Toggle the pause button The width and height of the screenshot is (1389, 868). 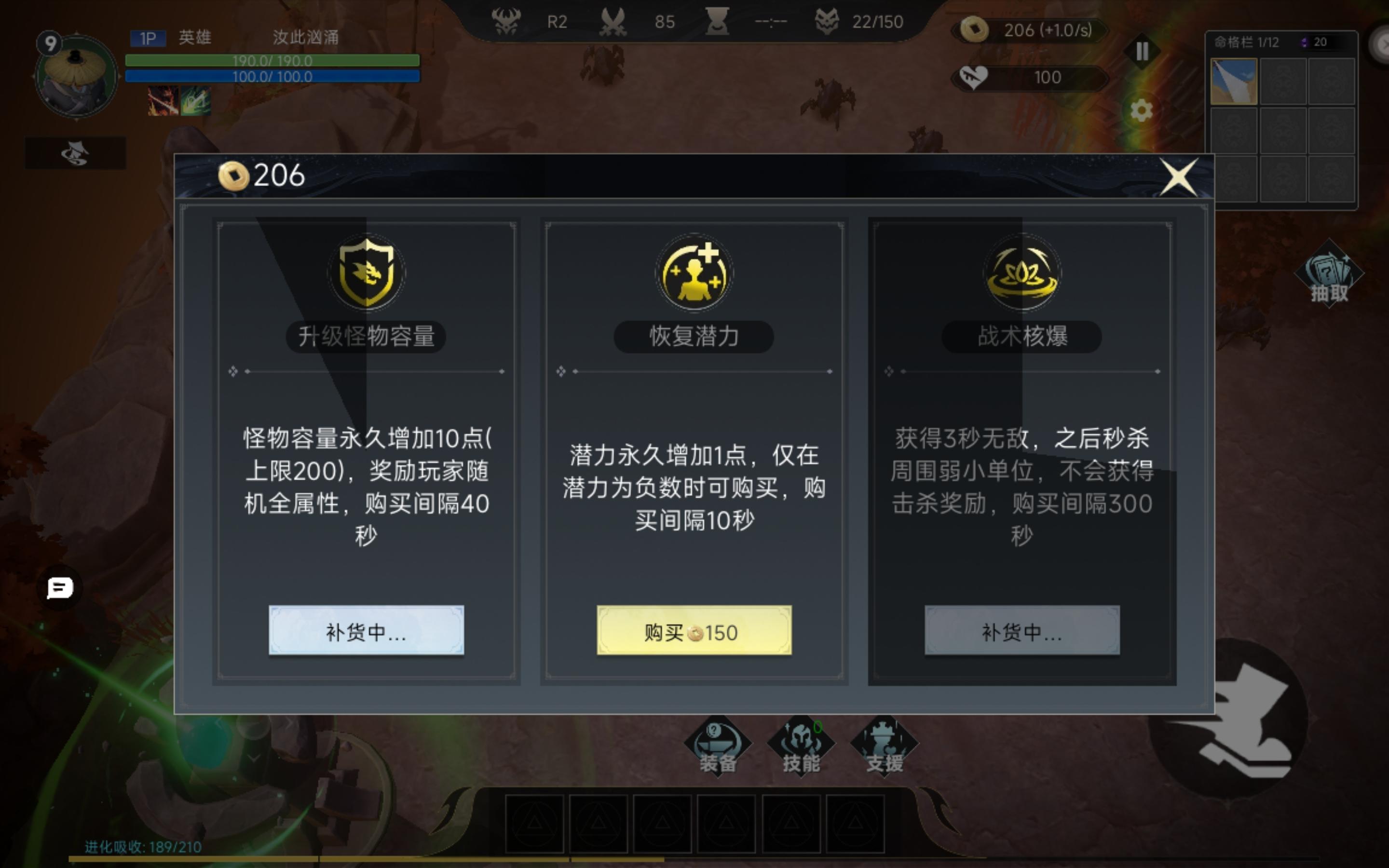click(1141, 52)
